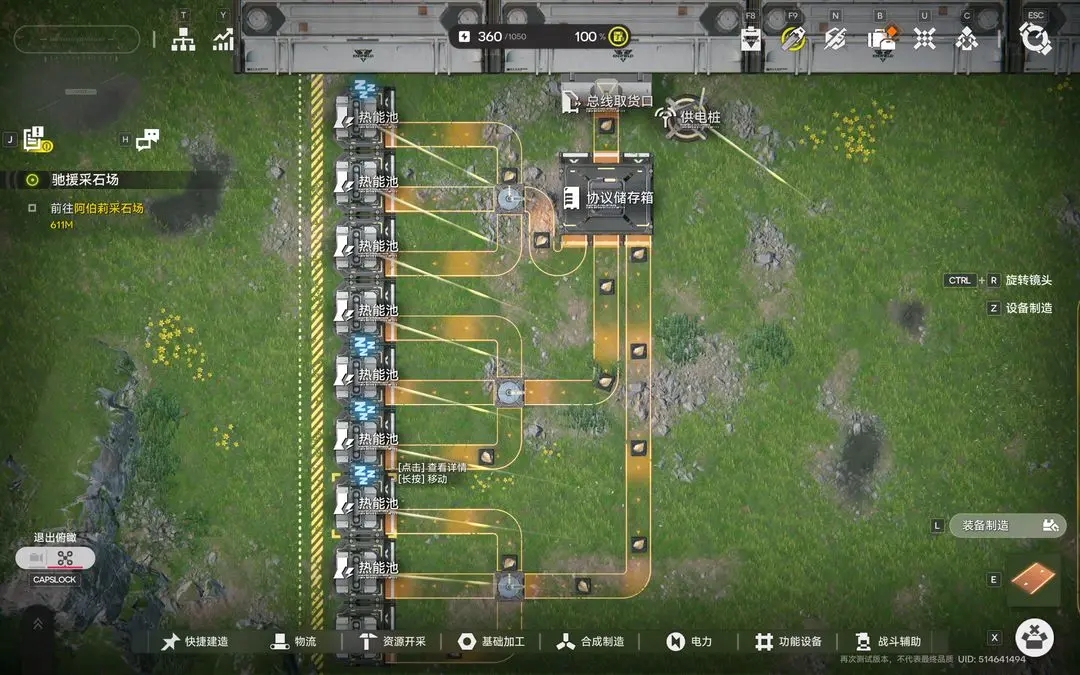Select the 物流 logistics category
Image resolution: width=1080 pixels, height=675 pixels.
[294, 641]
